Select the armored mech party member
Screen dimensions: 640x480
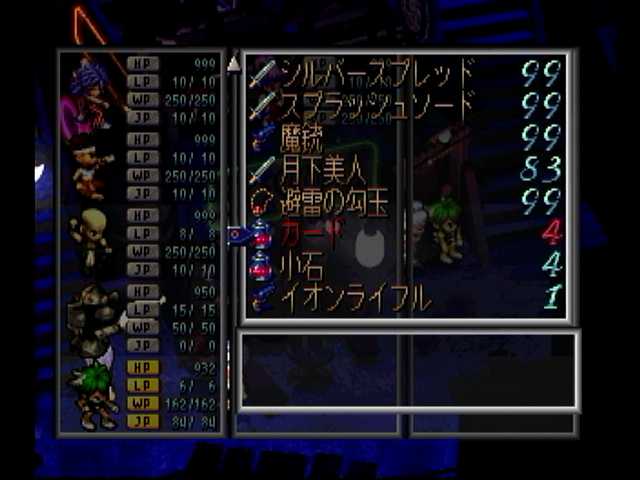(x=93, y=316)
